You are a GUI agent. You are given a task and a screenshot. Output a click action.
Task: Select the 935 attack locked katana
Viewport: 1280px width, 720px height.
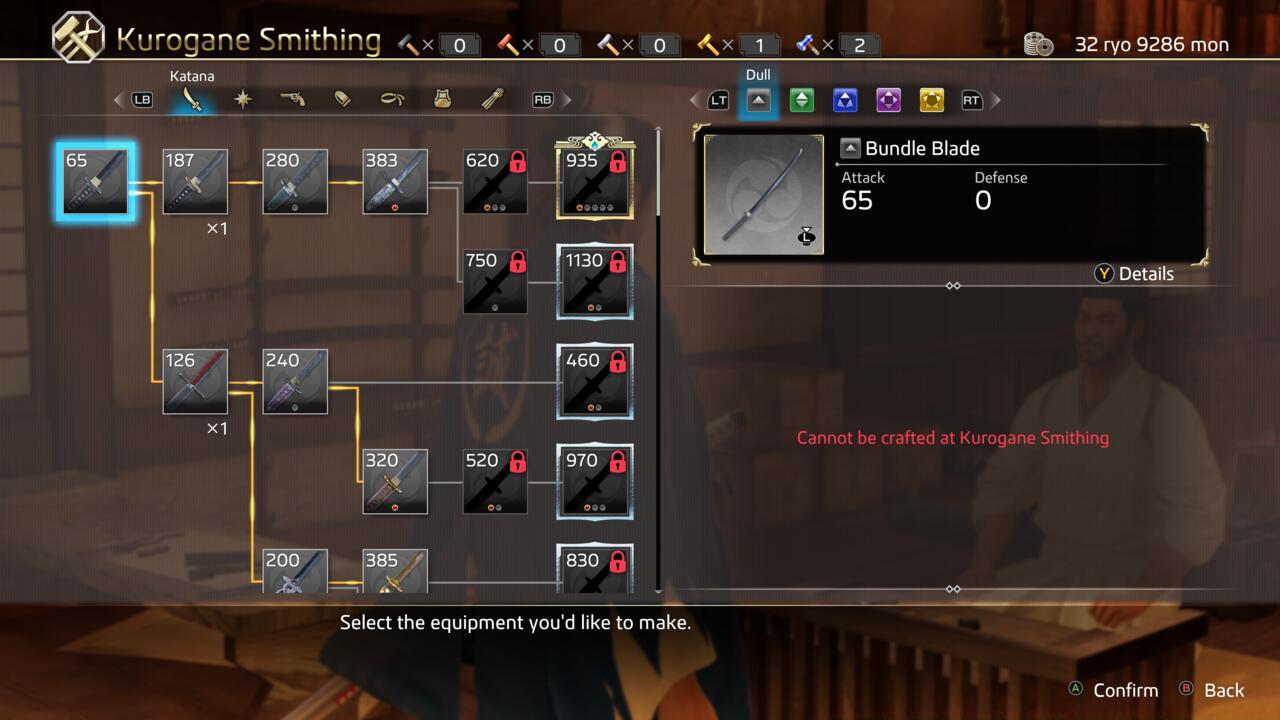click(x=594, y=181)
